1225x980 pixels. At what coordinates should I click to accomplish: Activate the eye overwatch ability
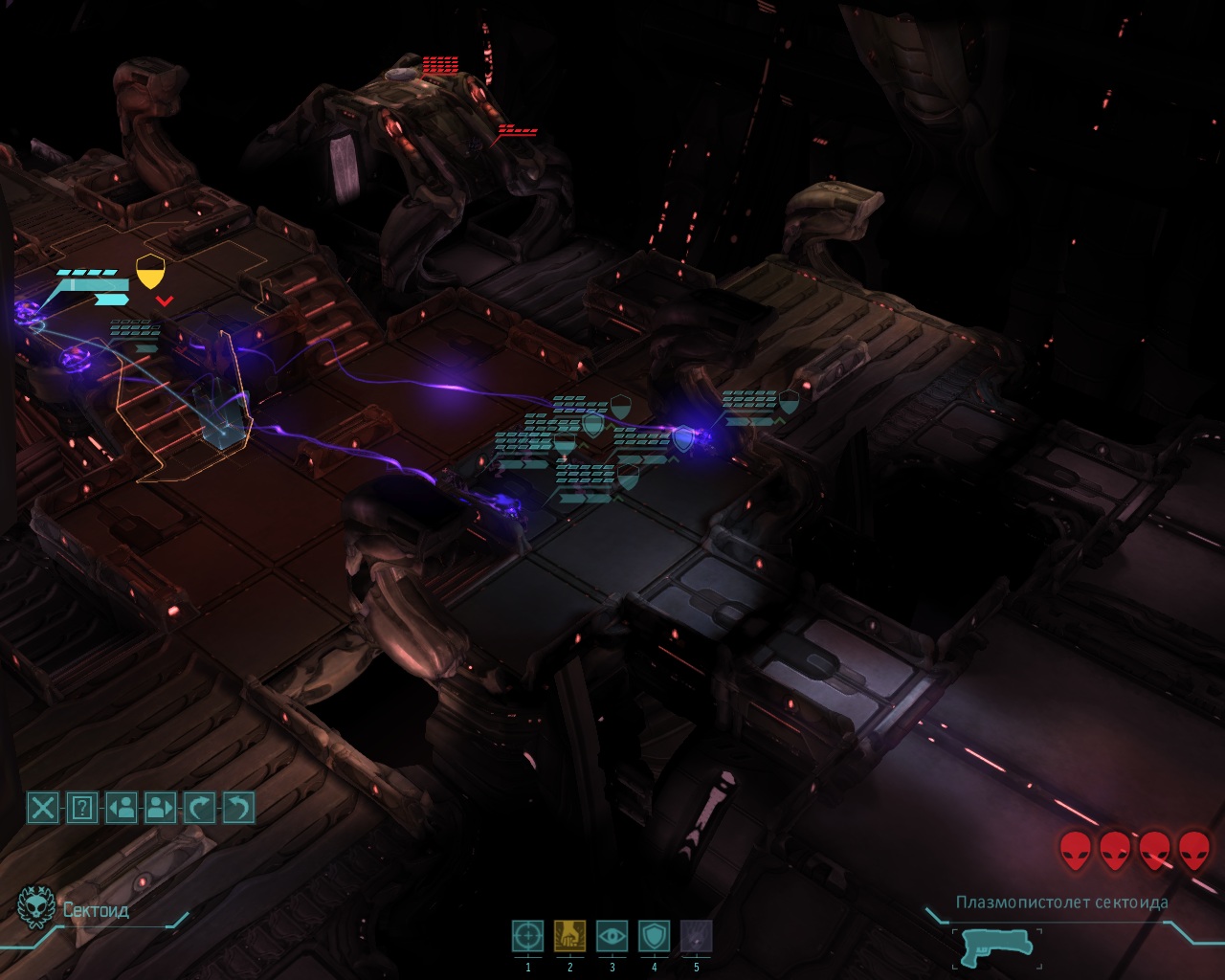[x=612, y=936]
